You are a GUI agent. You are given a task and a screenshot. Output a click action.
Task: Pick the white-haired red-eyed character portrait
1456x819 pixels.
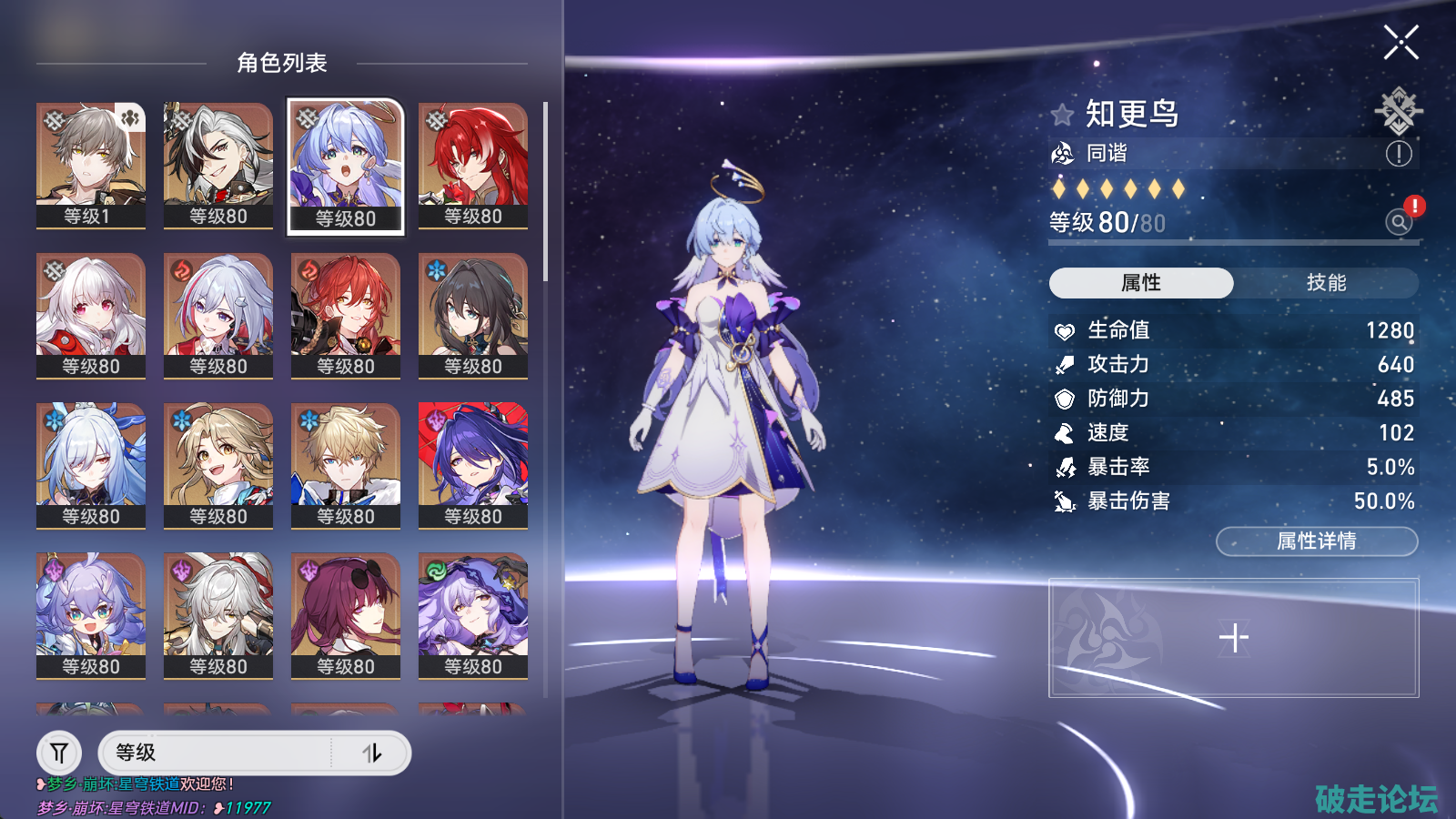(x=90, y=315)
